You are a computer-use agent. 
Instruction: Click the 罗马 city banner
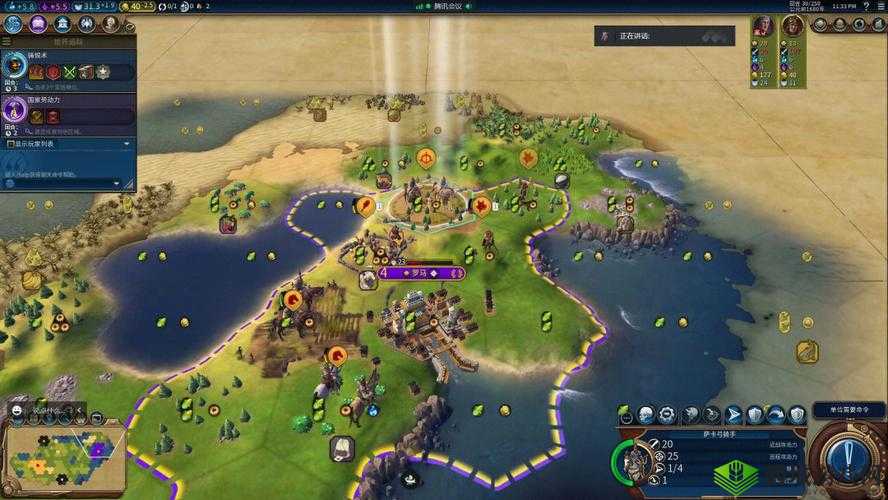[421, 272]
